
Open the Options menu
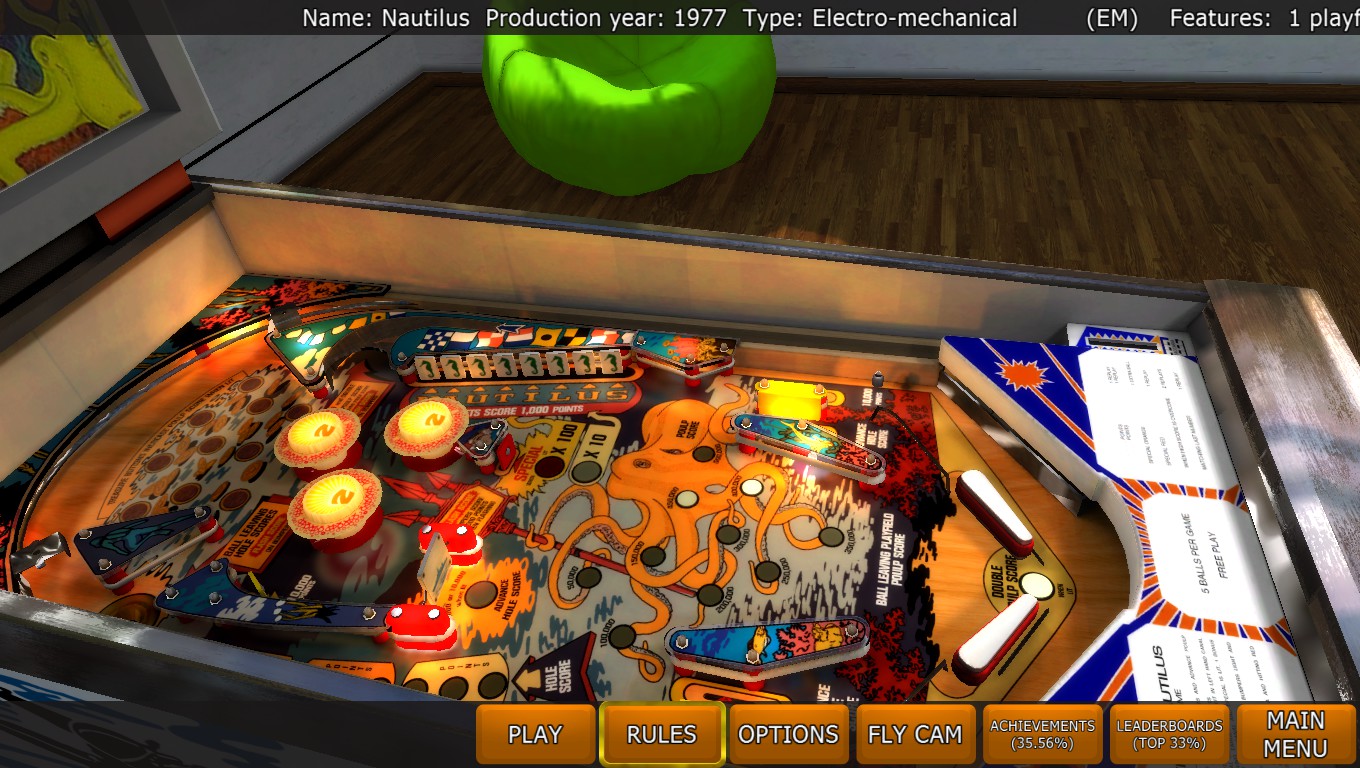click(788, 735)
